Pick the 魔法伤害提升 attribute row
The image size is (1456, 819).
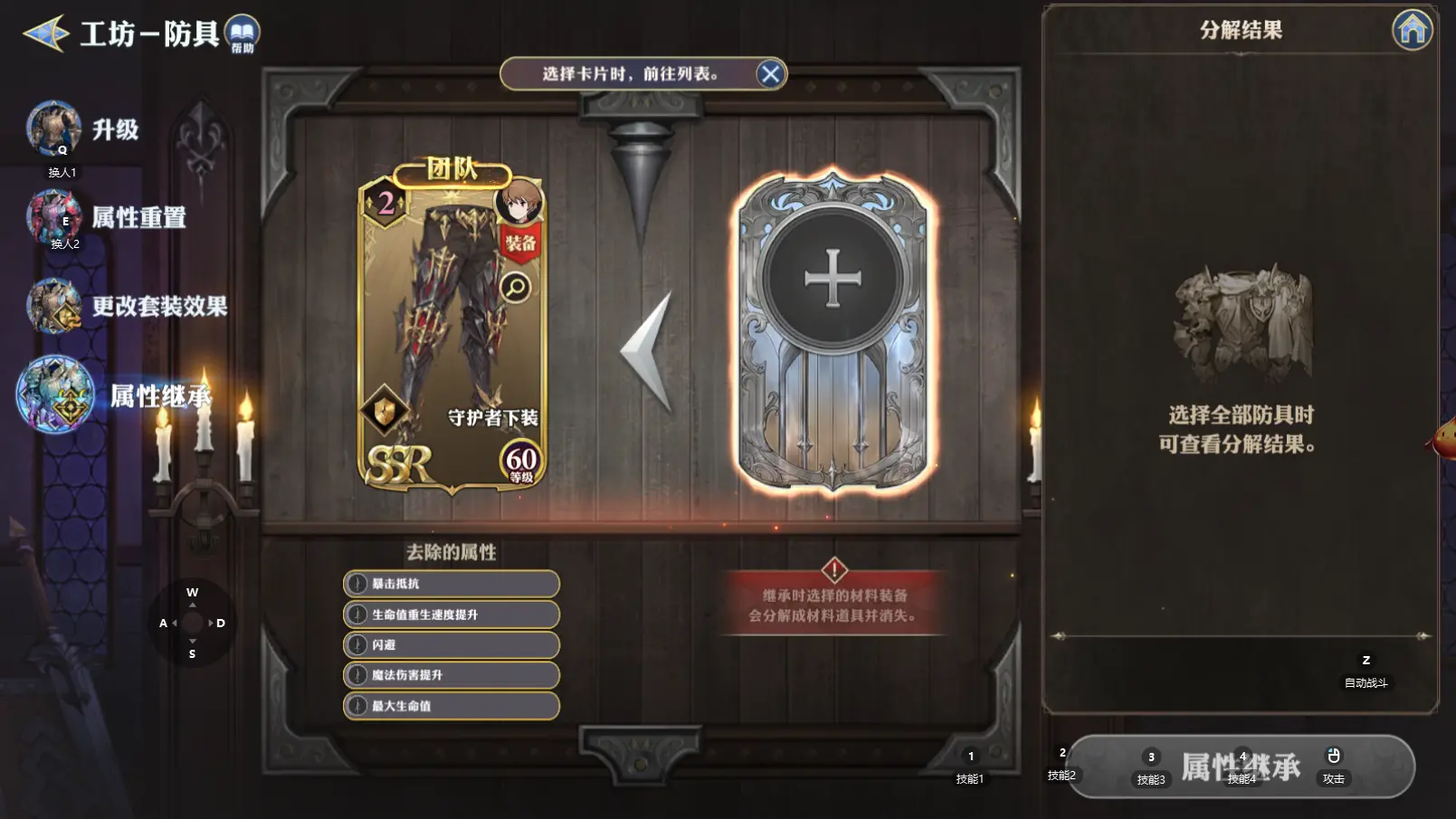point(451,675)
